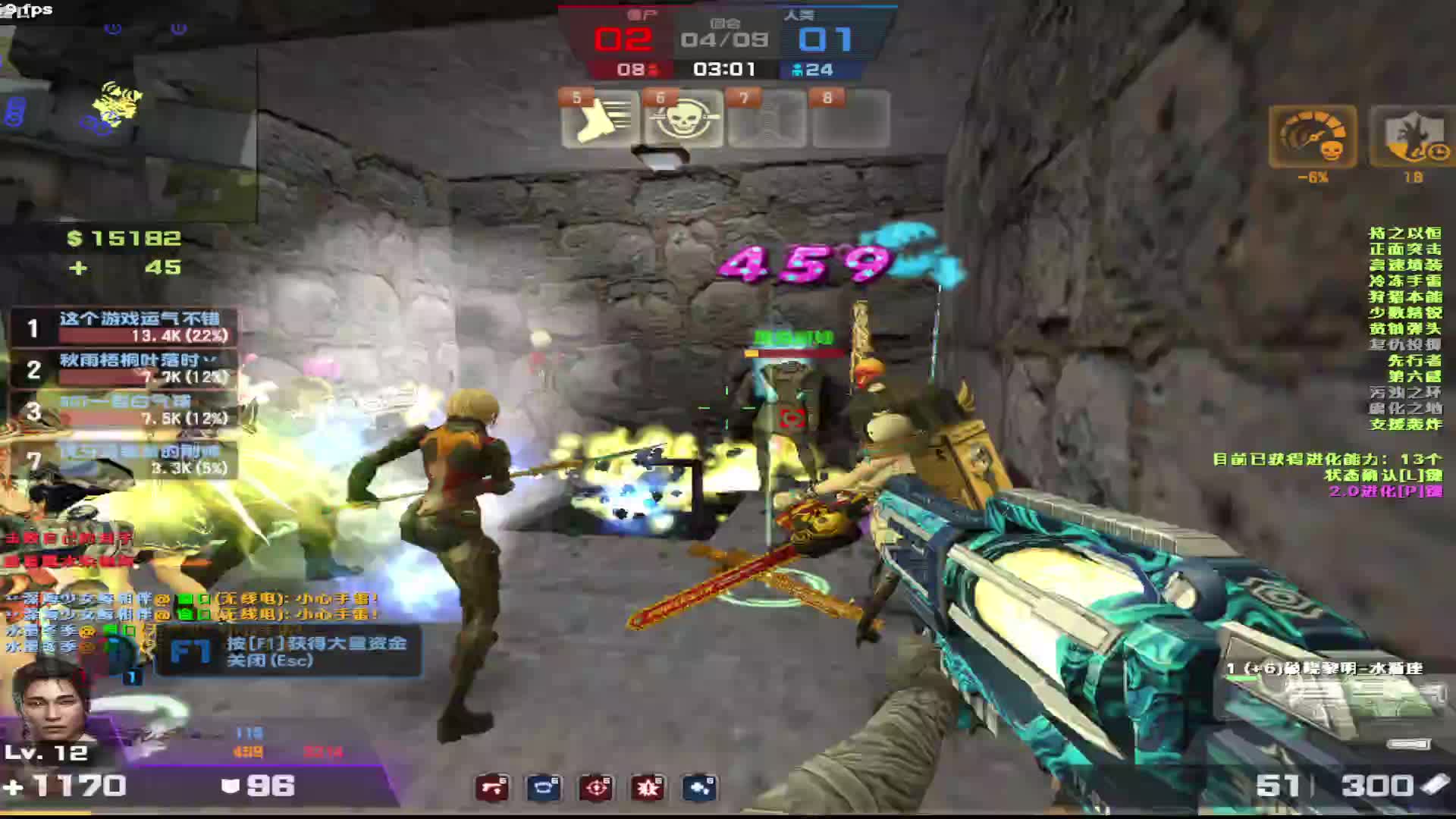Click the player portrait avatar

[x=50, y=701]
